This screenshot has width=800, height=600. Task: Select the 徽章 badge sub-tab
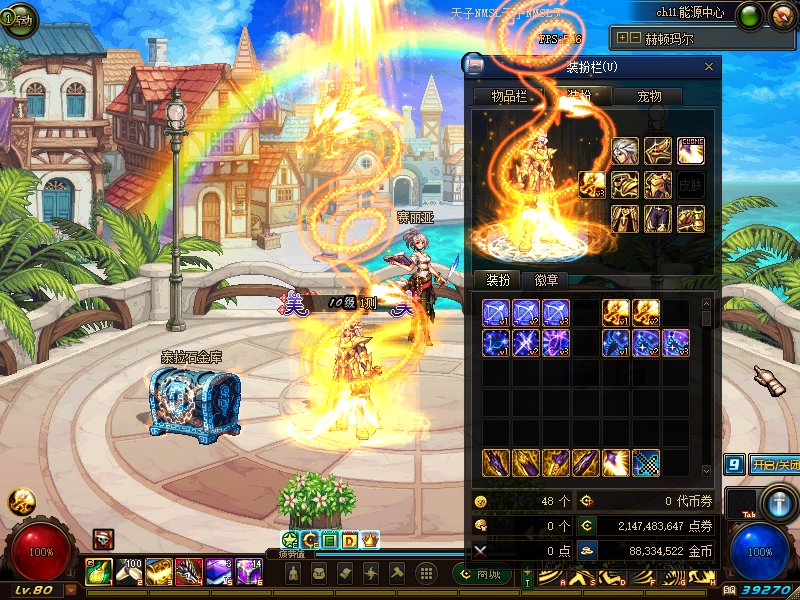click(x=546, y=280)
